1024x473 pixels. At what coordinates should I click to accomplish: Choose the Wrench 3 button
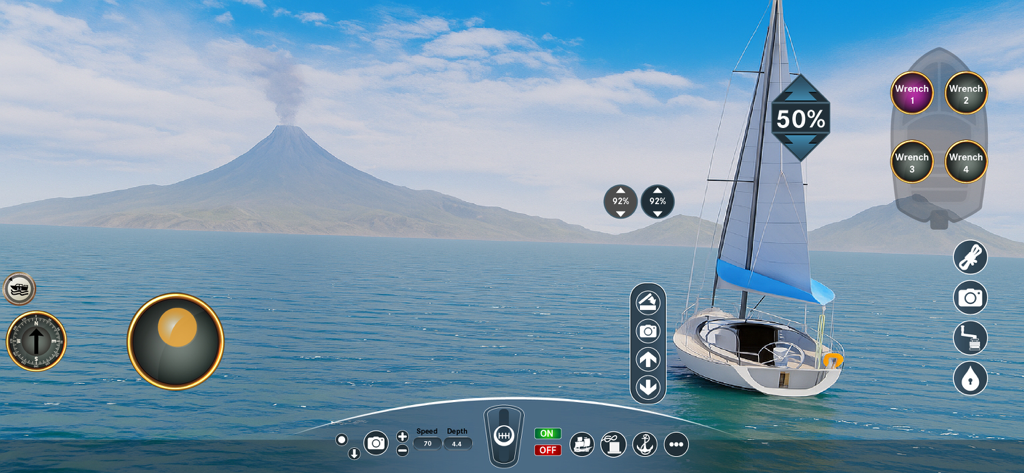912,162
